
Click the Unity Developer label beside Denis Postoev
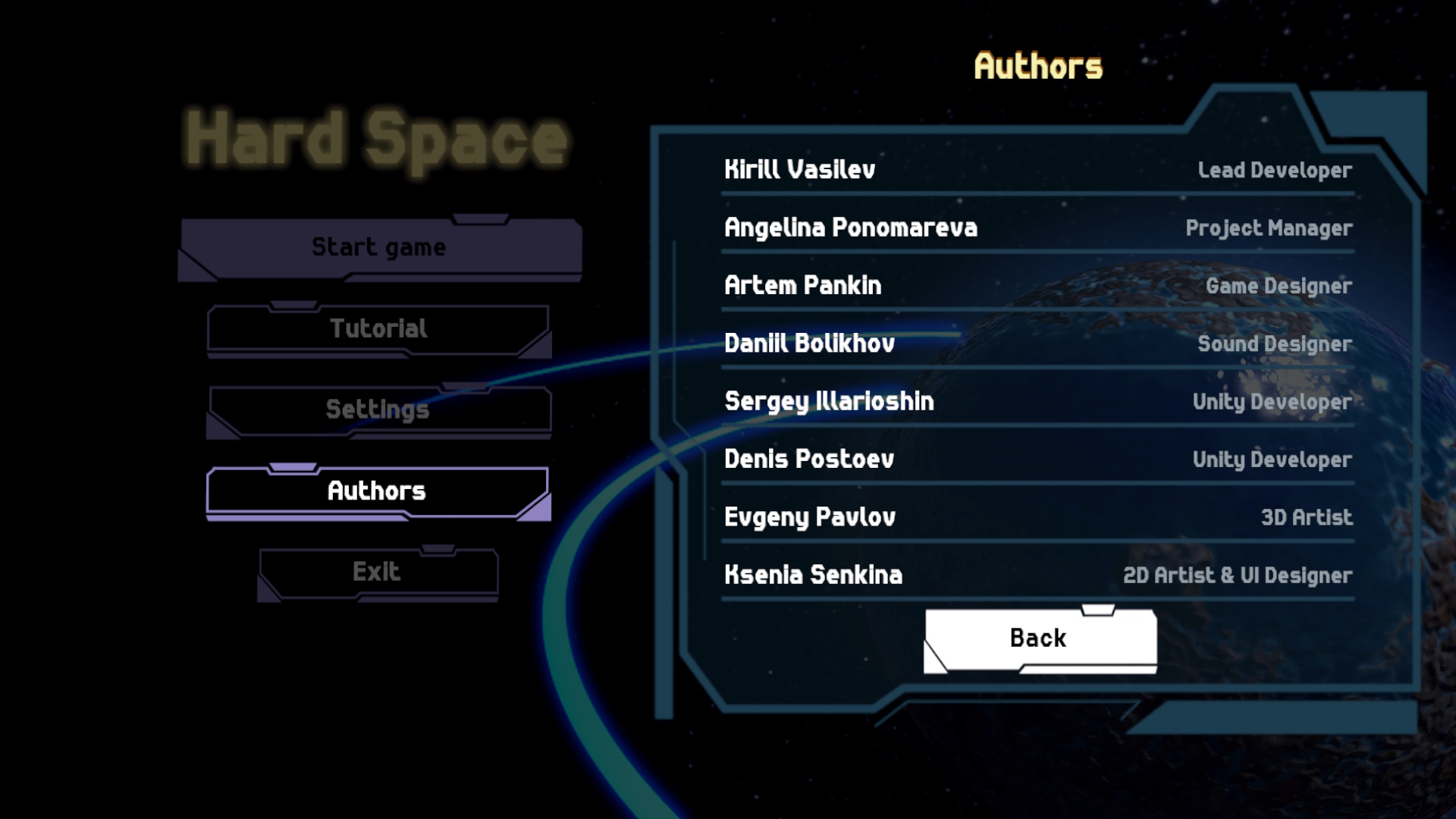coord(1272,460)
